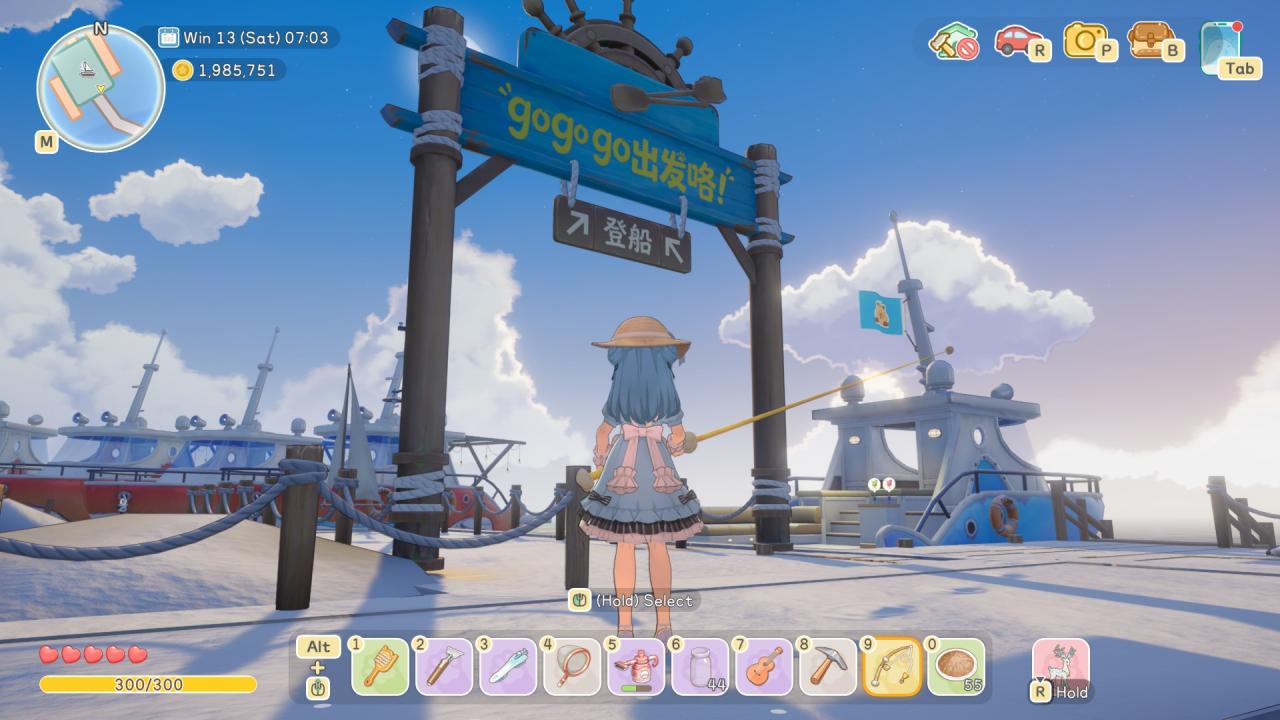The height and width of the screenshot is (720, 1280).
Task: Select the highlighted fishing rod slot
Action: (x=892, y=666)
